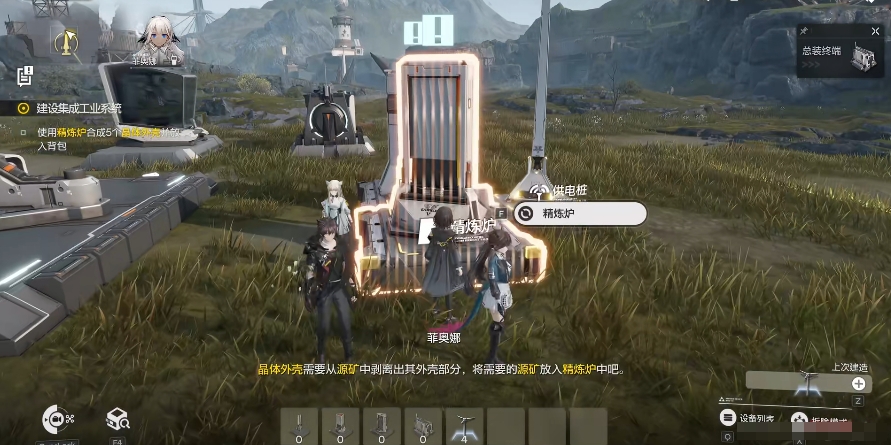The width and height of the screenshot is (891, 445).
Task: Select the 精炼炉 interaction prompt
Action: 578,214
